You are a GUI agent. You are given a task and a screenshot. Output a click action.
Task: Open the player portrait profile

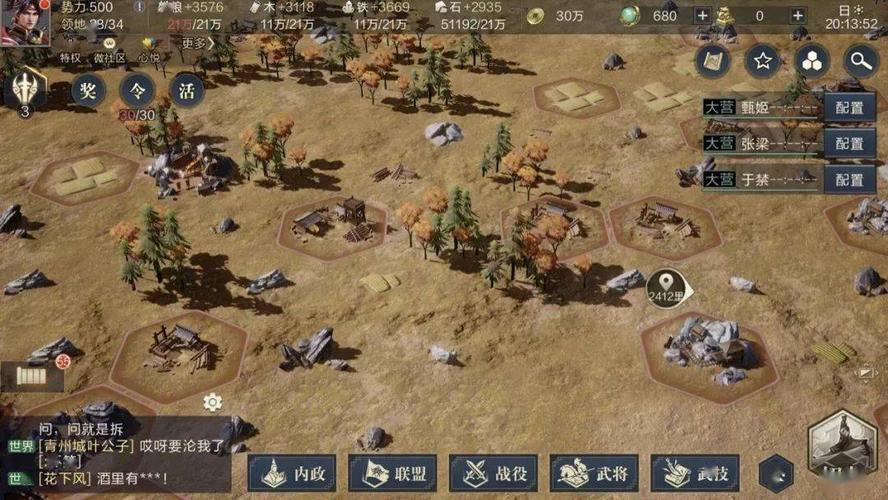25,22
